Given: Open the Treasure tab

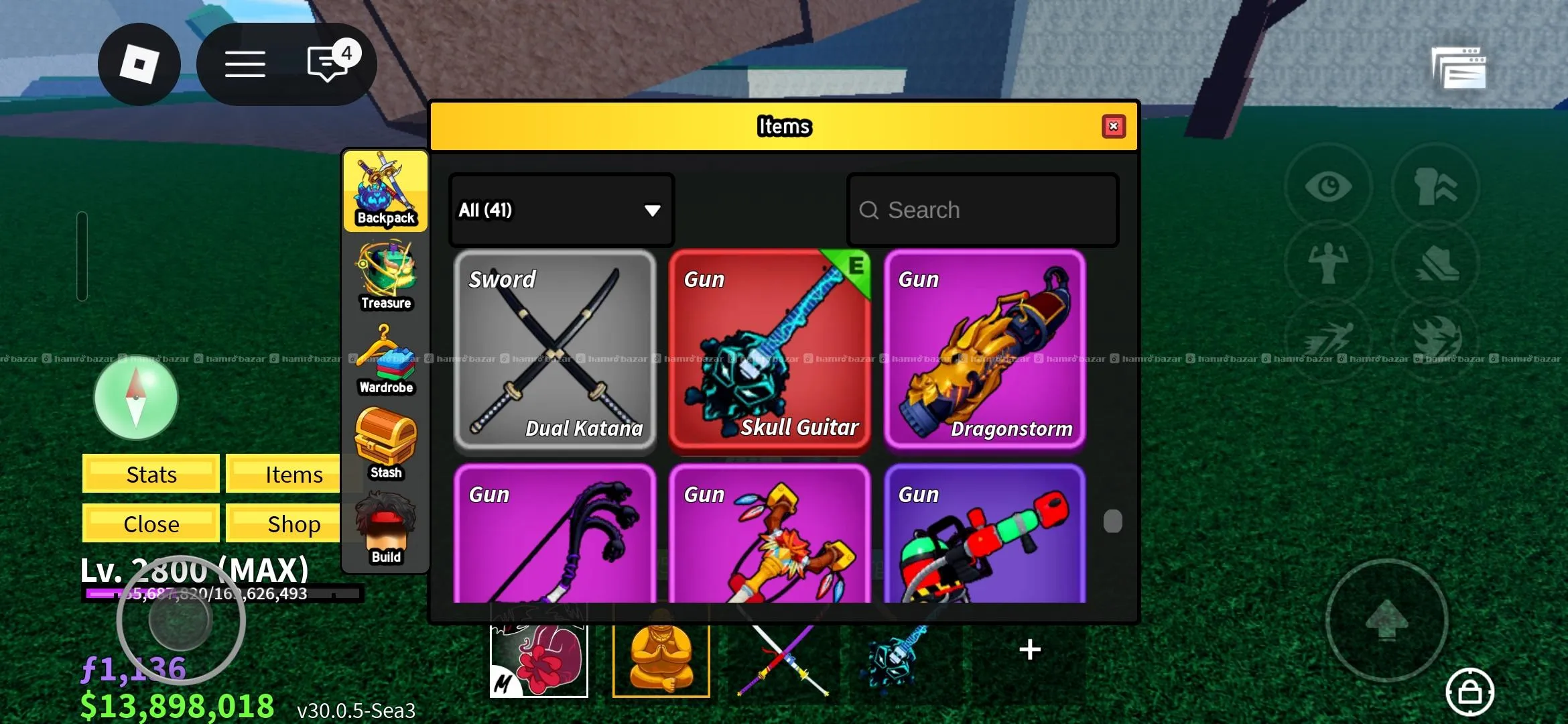Looking at the screenshot, I should 385,277.
